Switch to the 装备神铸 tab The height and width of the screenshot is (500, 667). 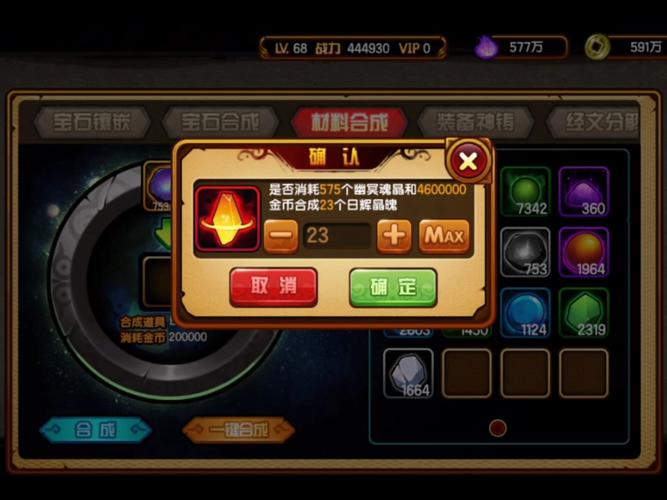[x=475, y=122]
